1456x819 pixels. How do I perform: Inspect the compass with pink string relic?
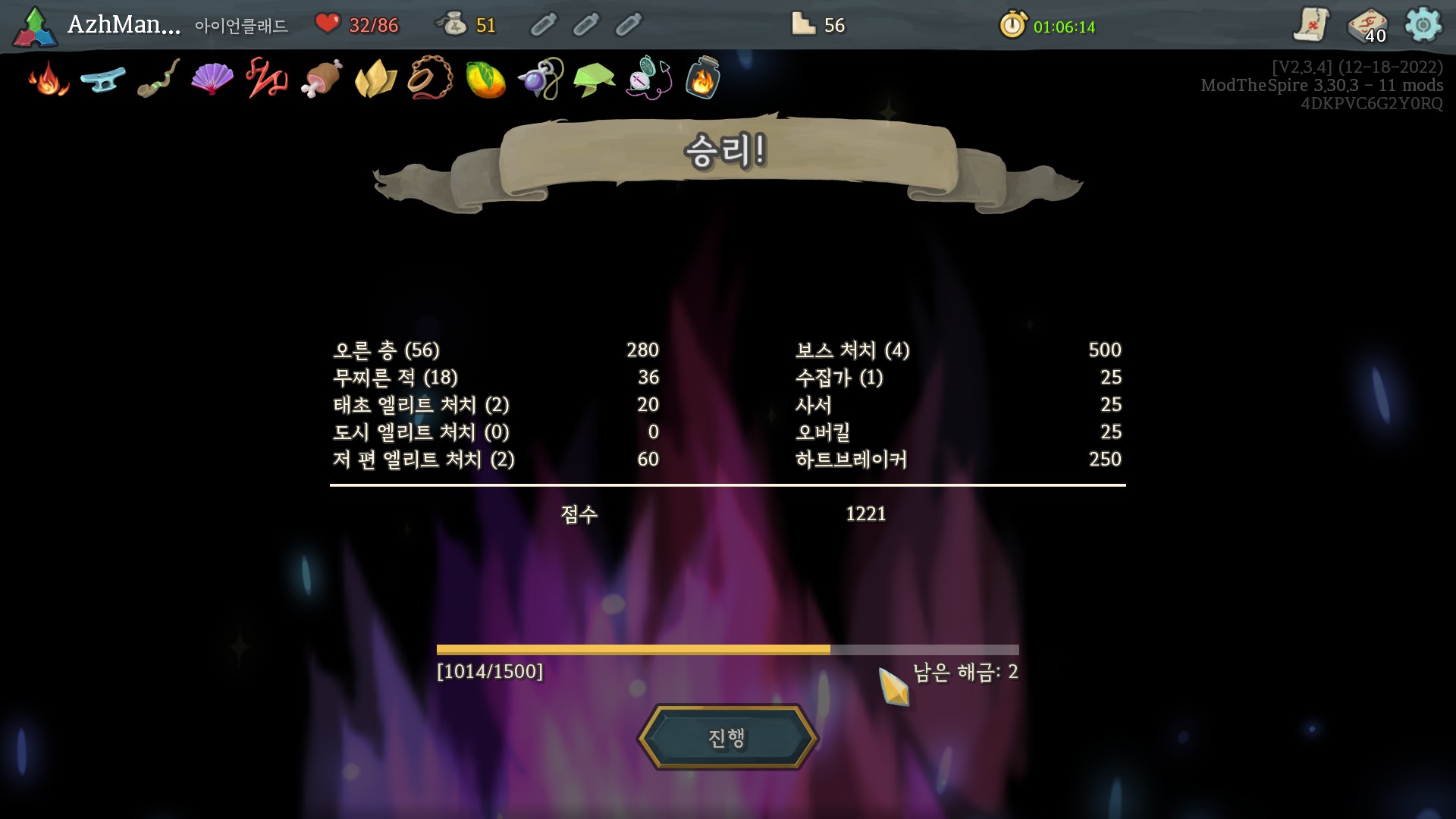[x=649, y=79]
